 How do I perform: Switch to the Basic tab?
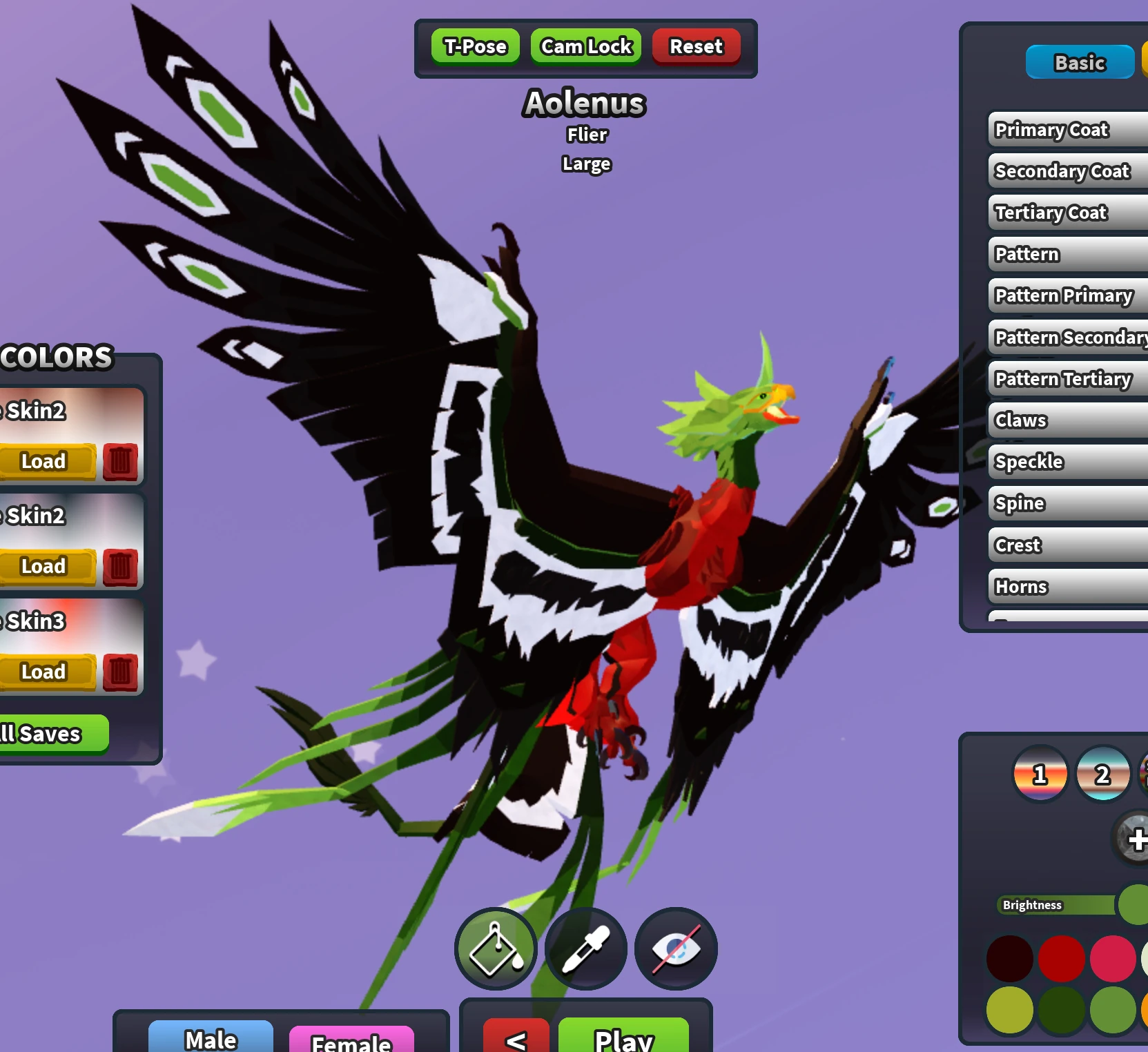(1080, 62)
